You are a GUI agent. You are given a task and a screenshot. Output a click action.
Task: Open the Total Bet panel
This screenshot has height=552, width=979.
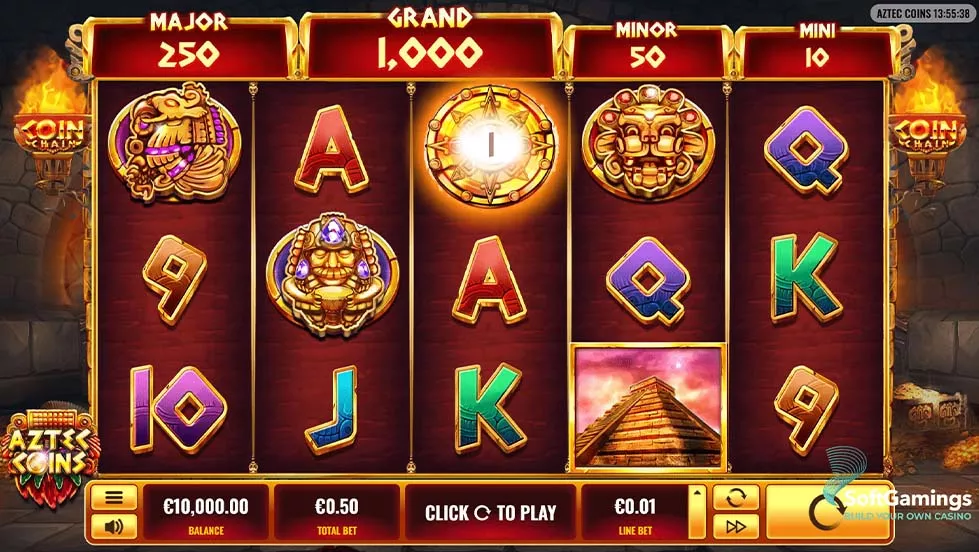click(x=336, y=512)
